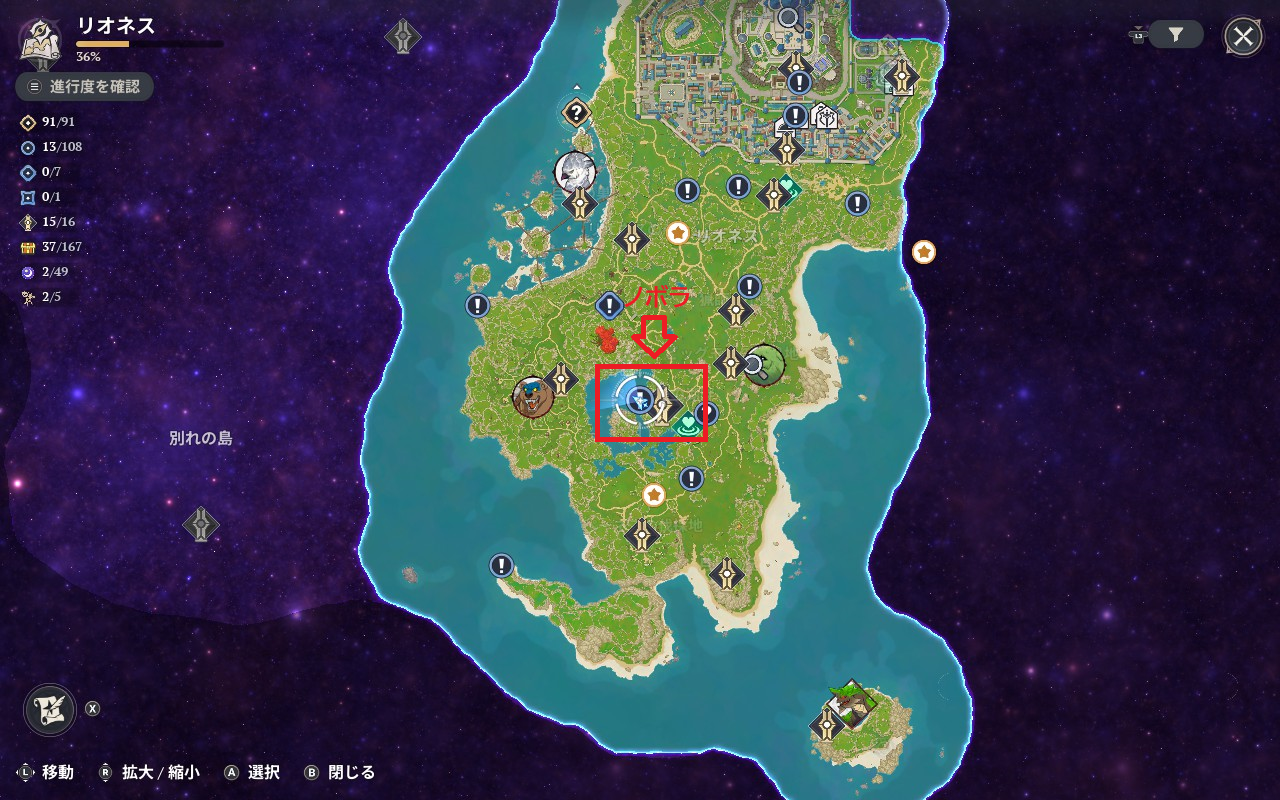Viewport: 1280px width, 800px height.
Task: Click the player location marker inside the red box
Action: coord(638,401)
